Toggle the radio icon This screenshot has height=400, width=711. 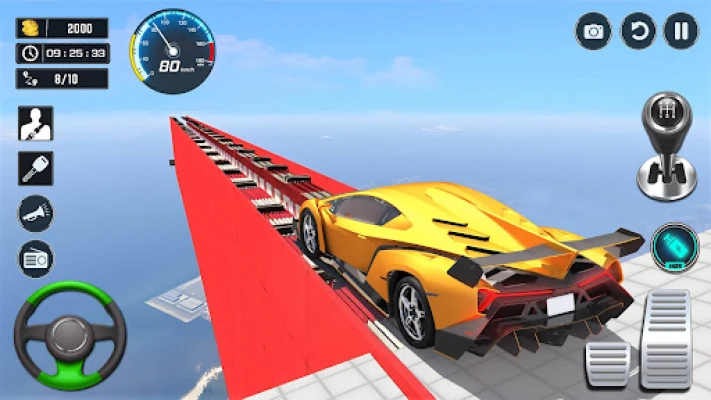coord(36,258)
